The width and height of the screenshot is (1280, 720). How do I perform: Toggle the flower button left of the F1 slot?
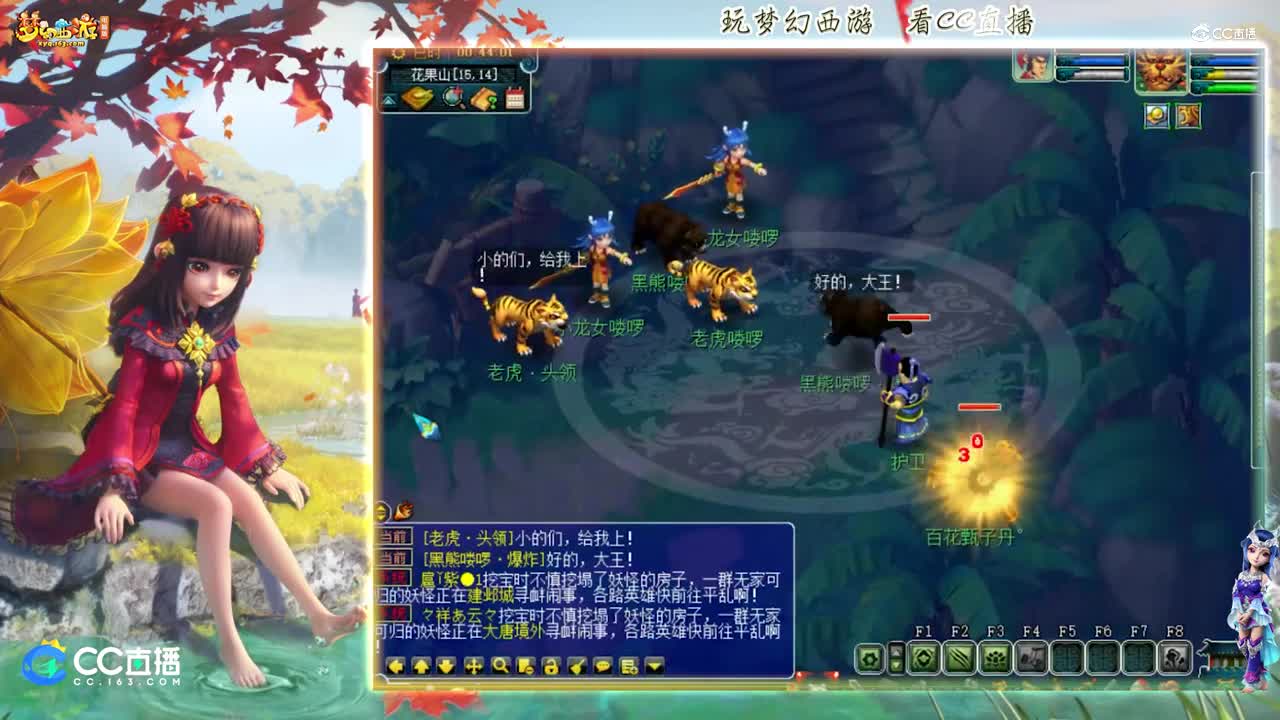pos(870,658)
